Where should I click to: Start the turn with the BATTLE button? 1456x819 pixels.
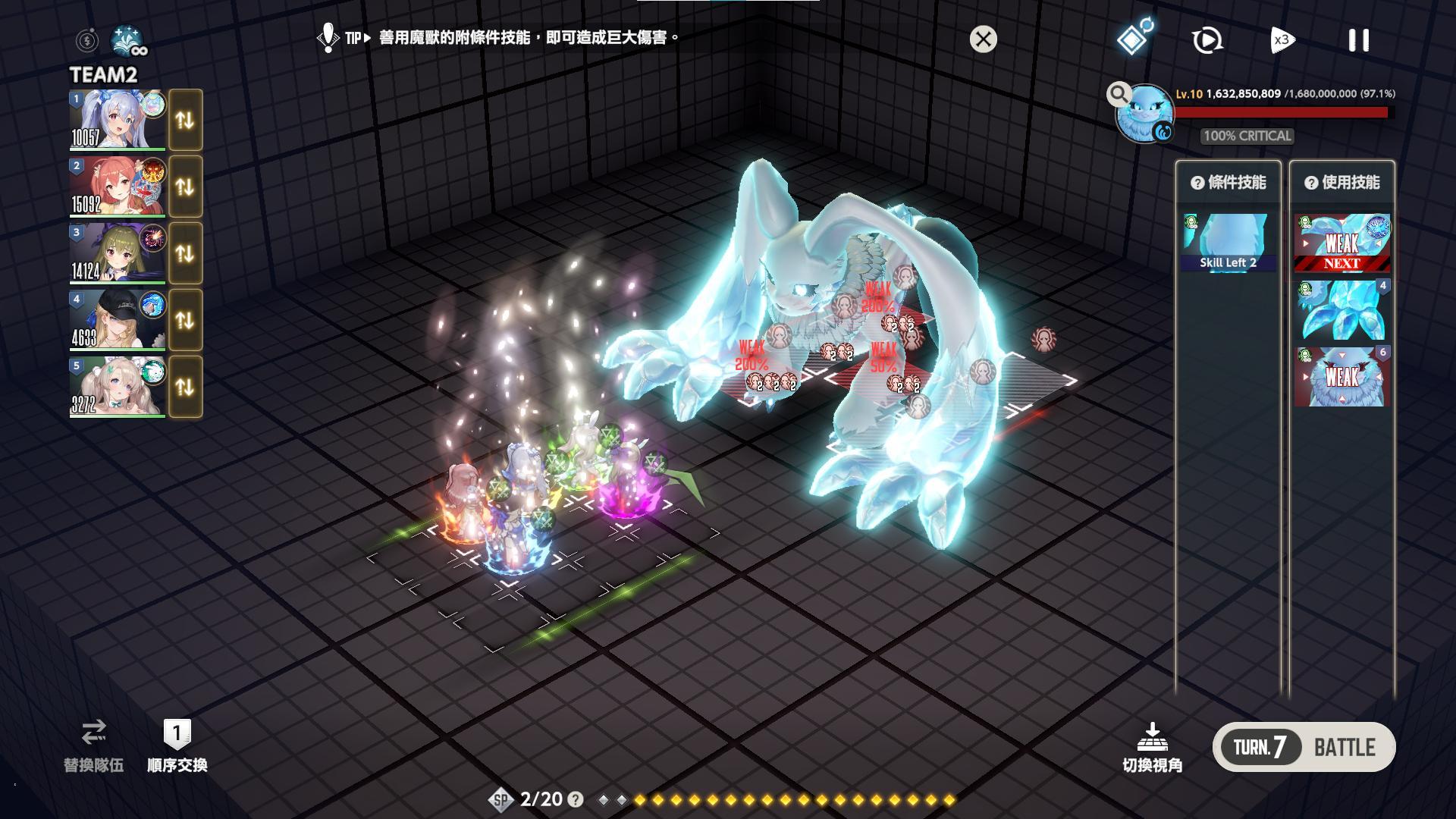[x=1344, y=748]
